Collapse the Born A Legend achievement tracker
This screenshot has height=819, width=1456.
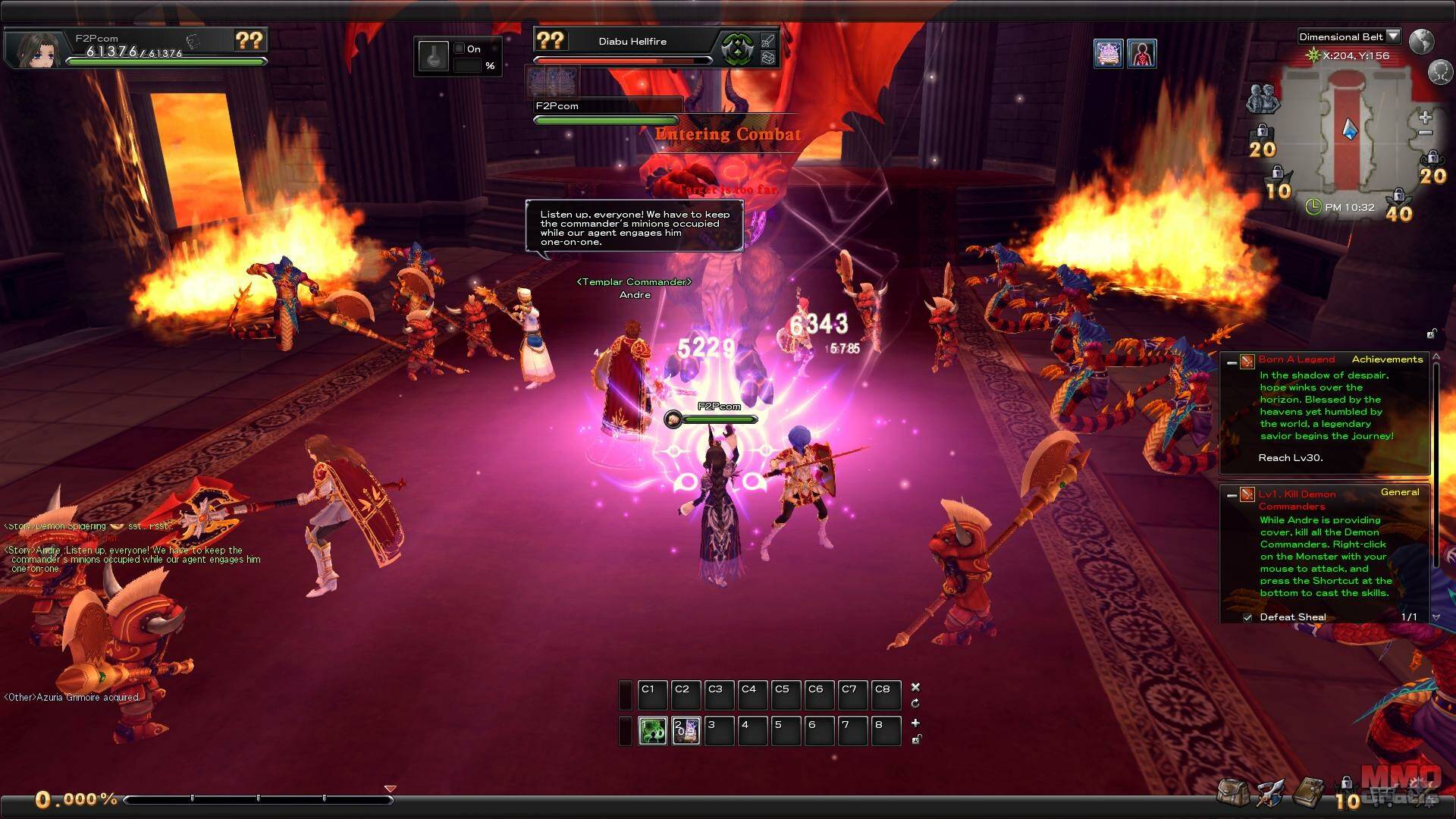1232,362
